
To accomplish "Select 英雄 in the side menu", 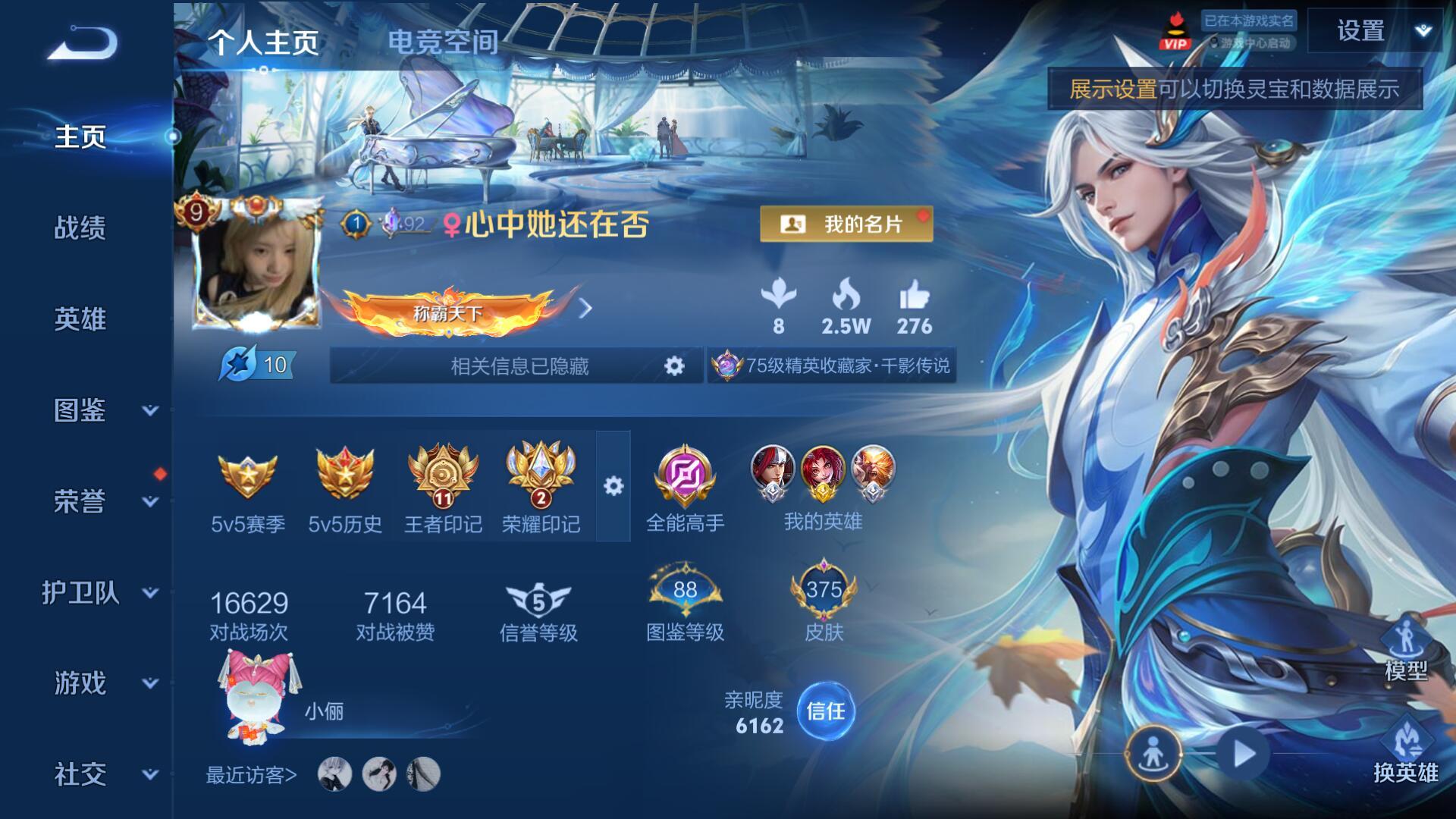I will [x=80, y=319].
